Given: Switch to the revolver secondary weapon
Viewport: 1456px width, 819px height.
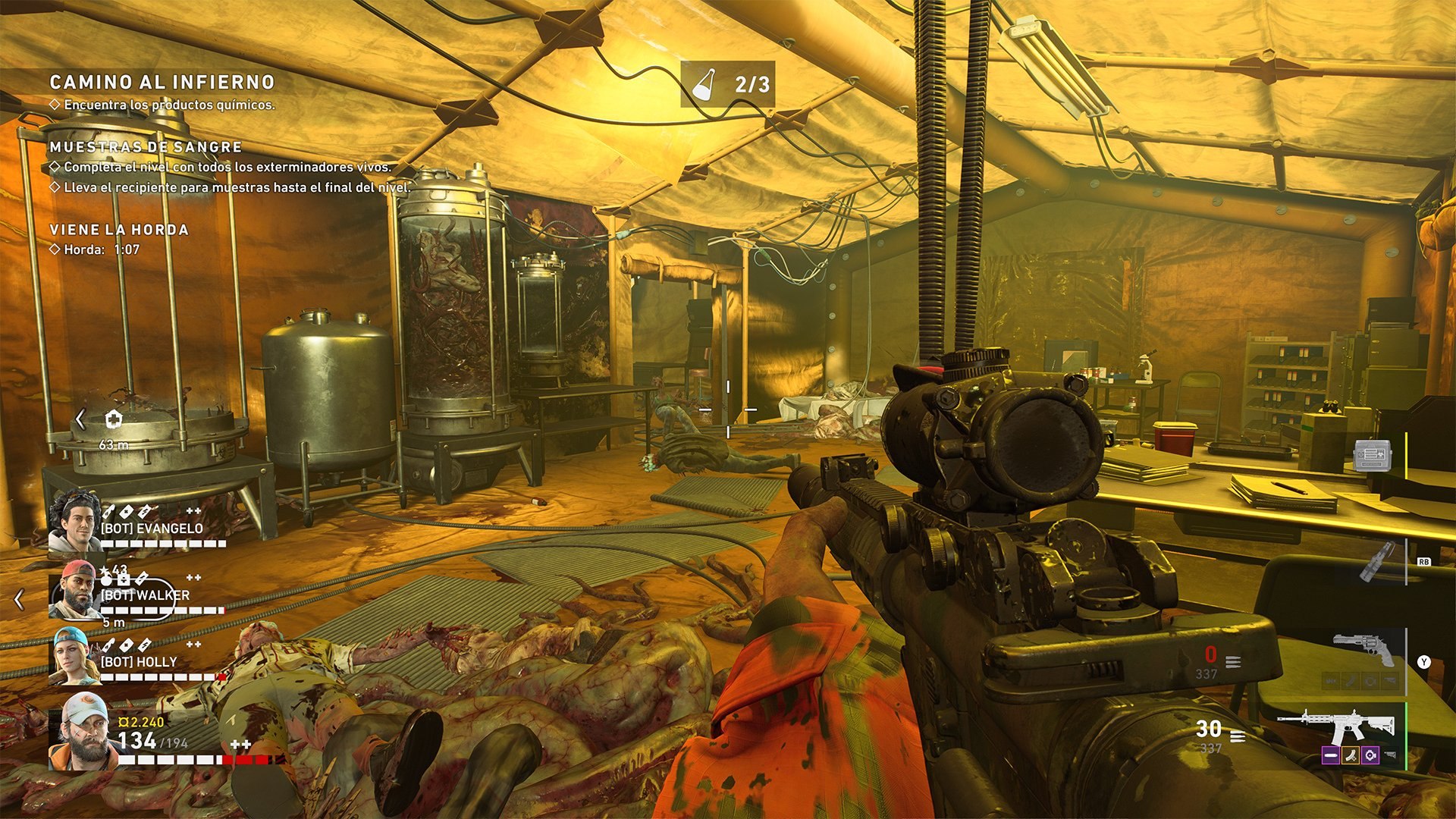Looking at the screenshot, I should [x=1364, y=648].
